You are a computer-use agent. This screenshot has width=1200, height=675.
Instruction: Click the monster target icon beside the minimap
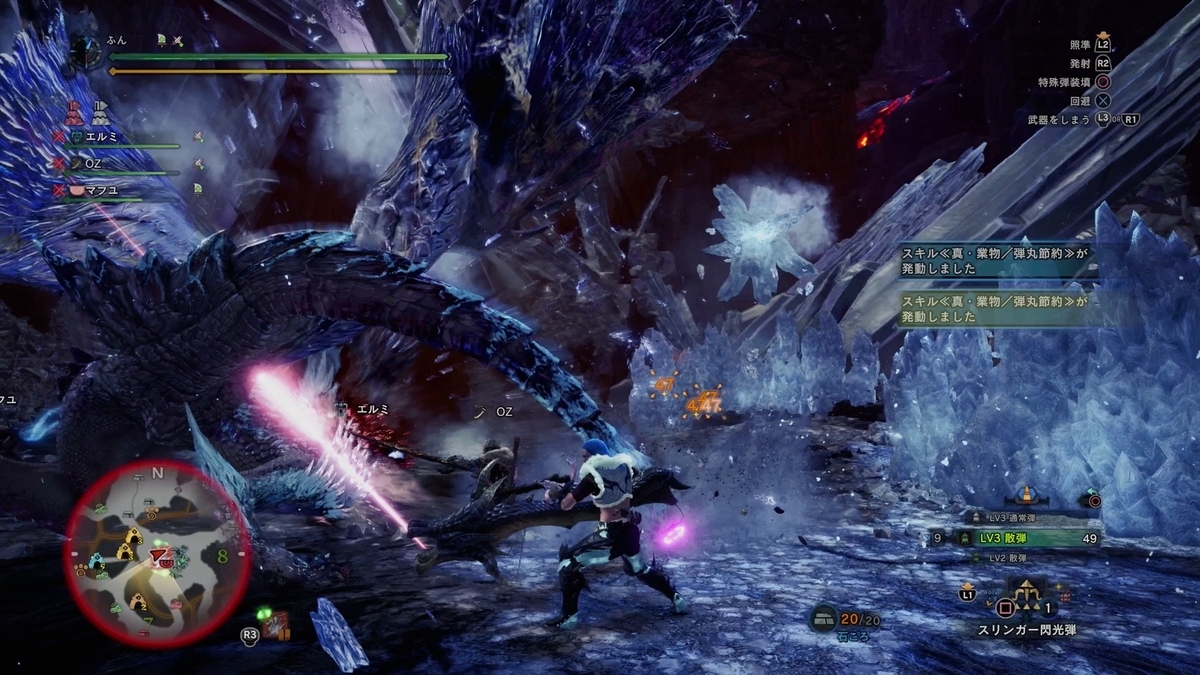(x=276, y=626)
